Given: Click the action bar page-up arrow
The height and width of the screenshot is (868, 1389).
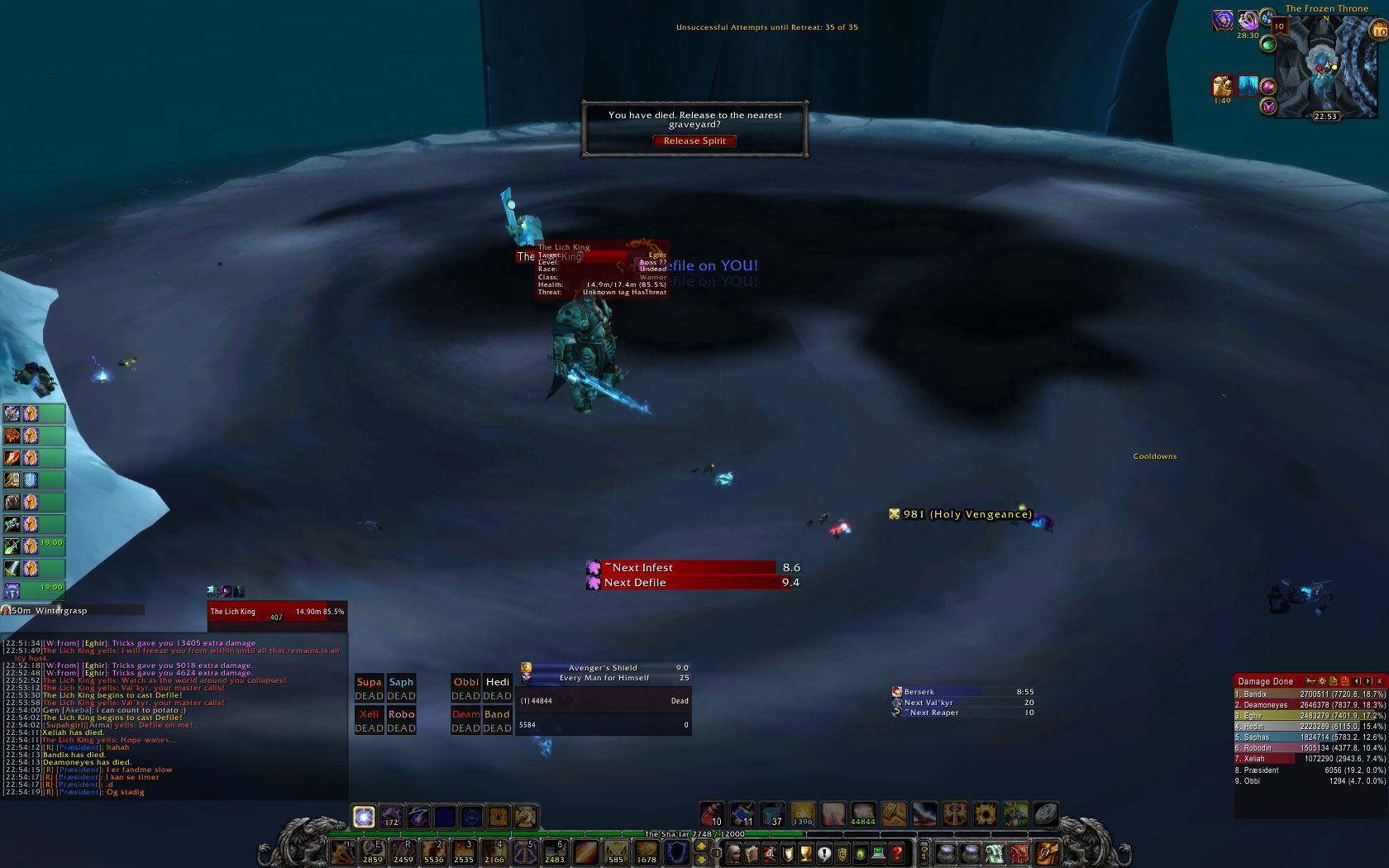Looking at the screenshot, I should pos(701,847).
